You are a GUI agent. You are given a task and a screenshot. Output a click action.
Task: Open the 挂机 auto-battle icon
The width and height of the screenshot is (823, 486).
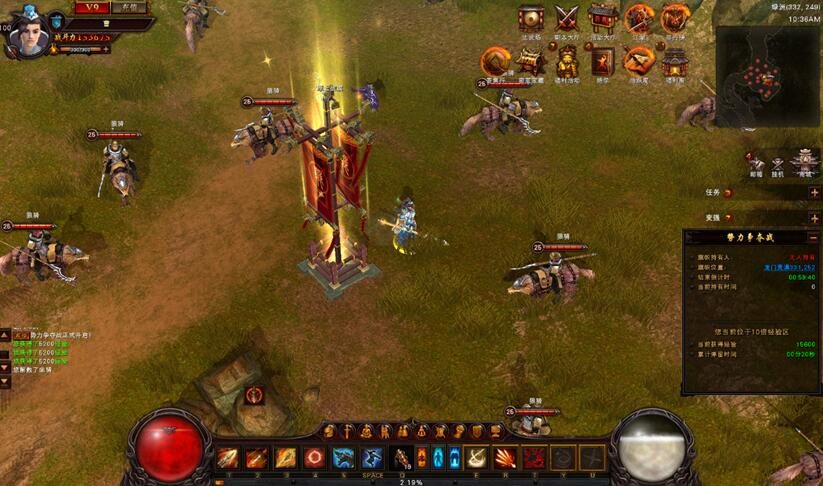click(780, 164)
